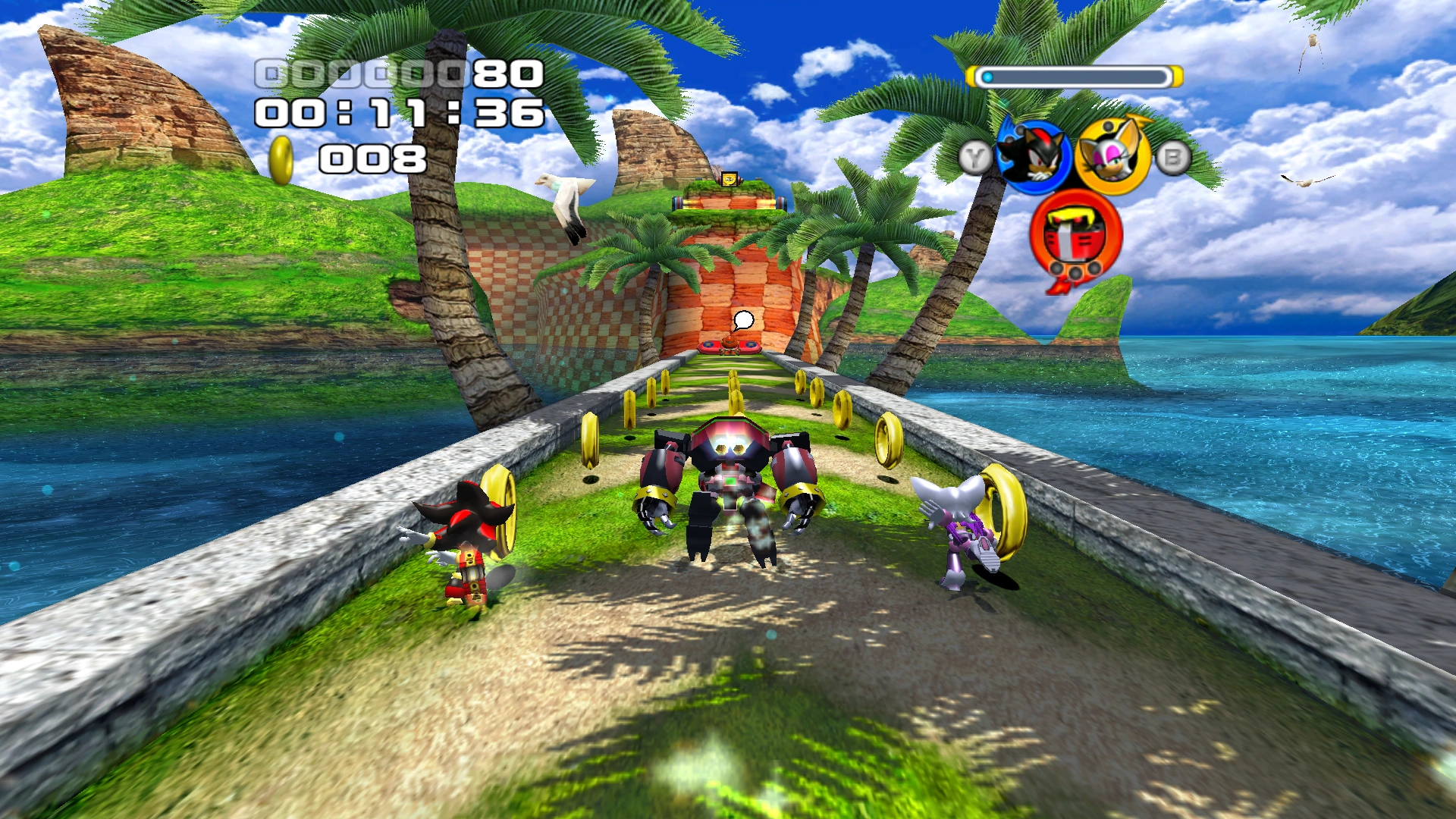Toggle the checkpoint on the path
Screen dimensions: 1456x819
coord(730,348)
